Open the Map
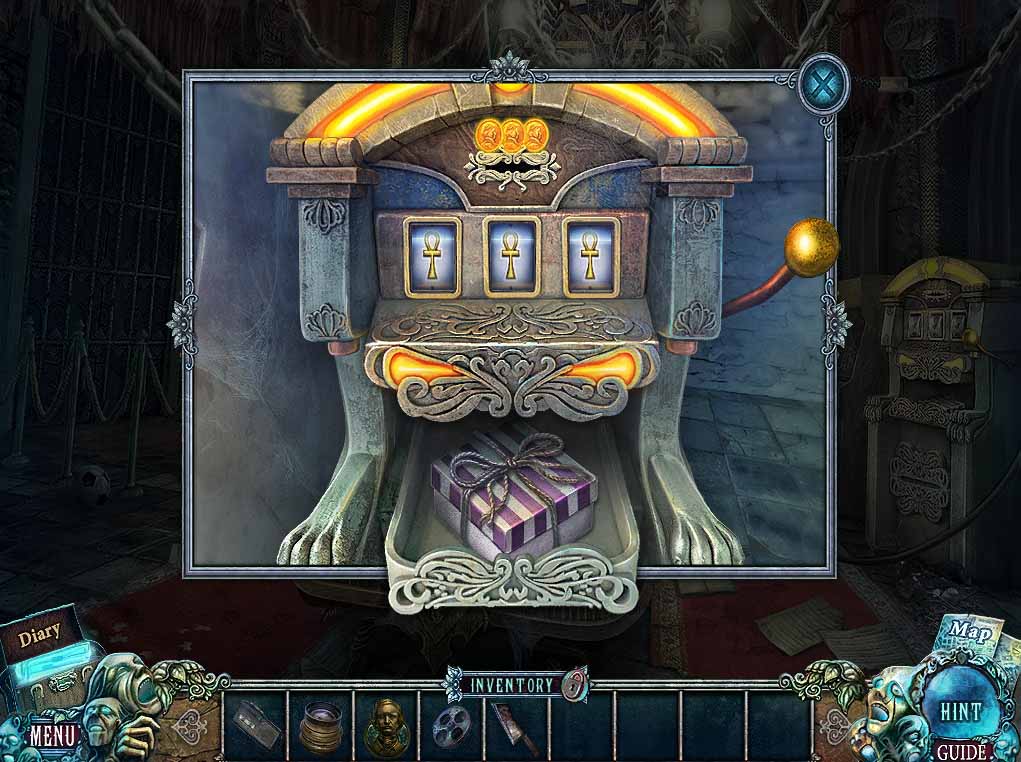Image resolution: width=1021 pixels, height=762 pixels. coord(968,632)
